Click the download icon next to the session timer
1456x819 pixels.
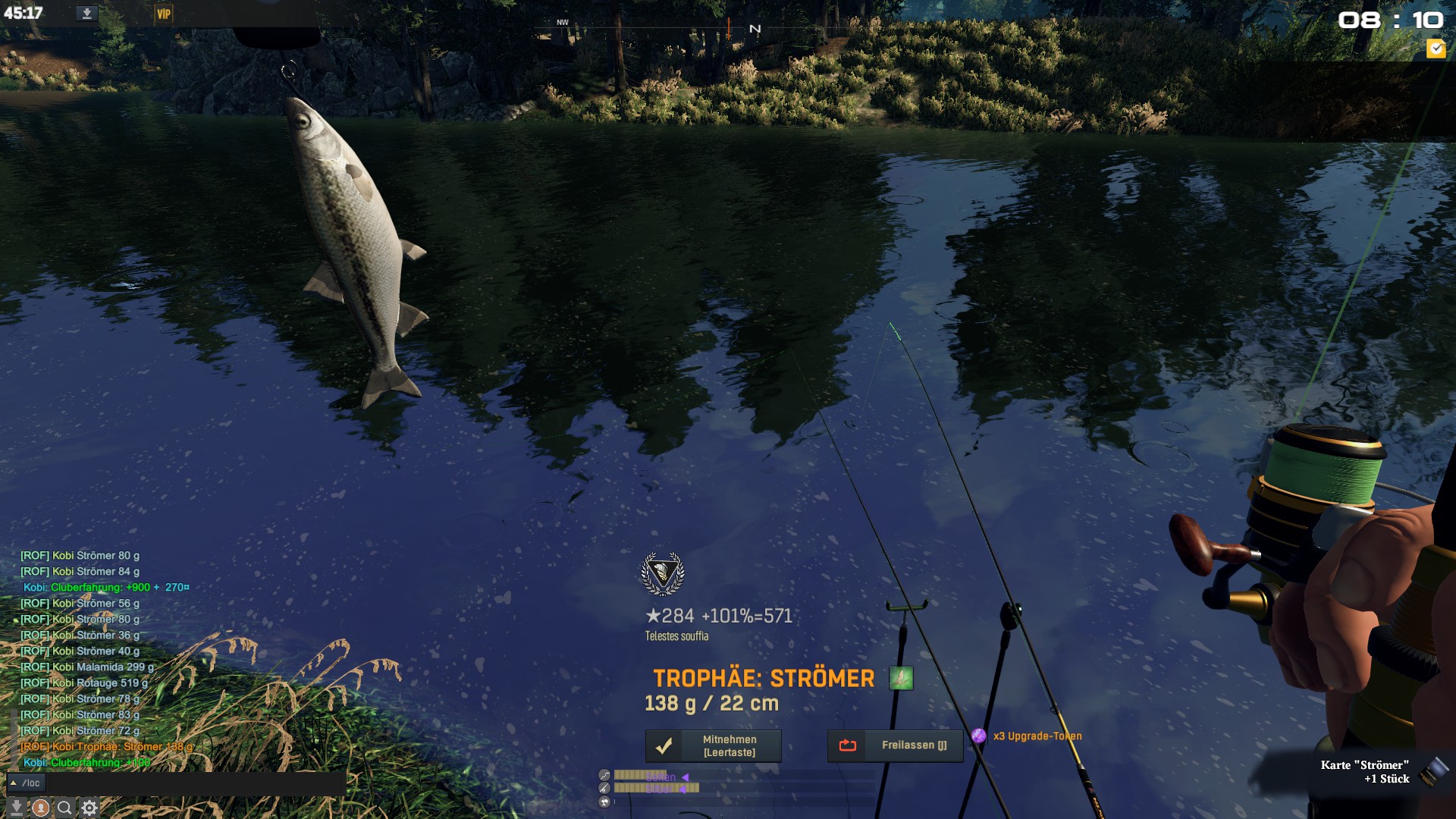pos(86,14)
